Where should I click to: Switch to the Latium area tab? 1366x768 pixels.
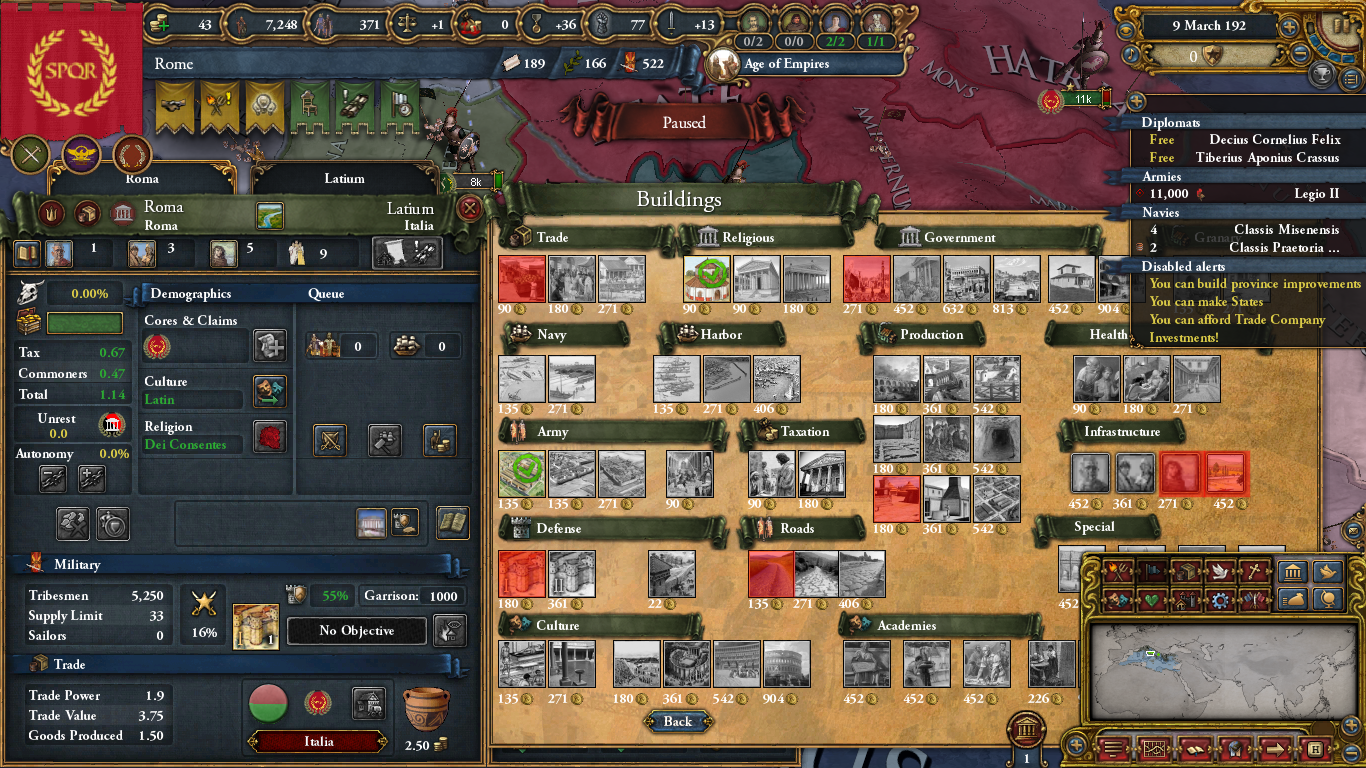[345, 178]
